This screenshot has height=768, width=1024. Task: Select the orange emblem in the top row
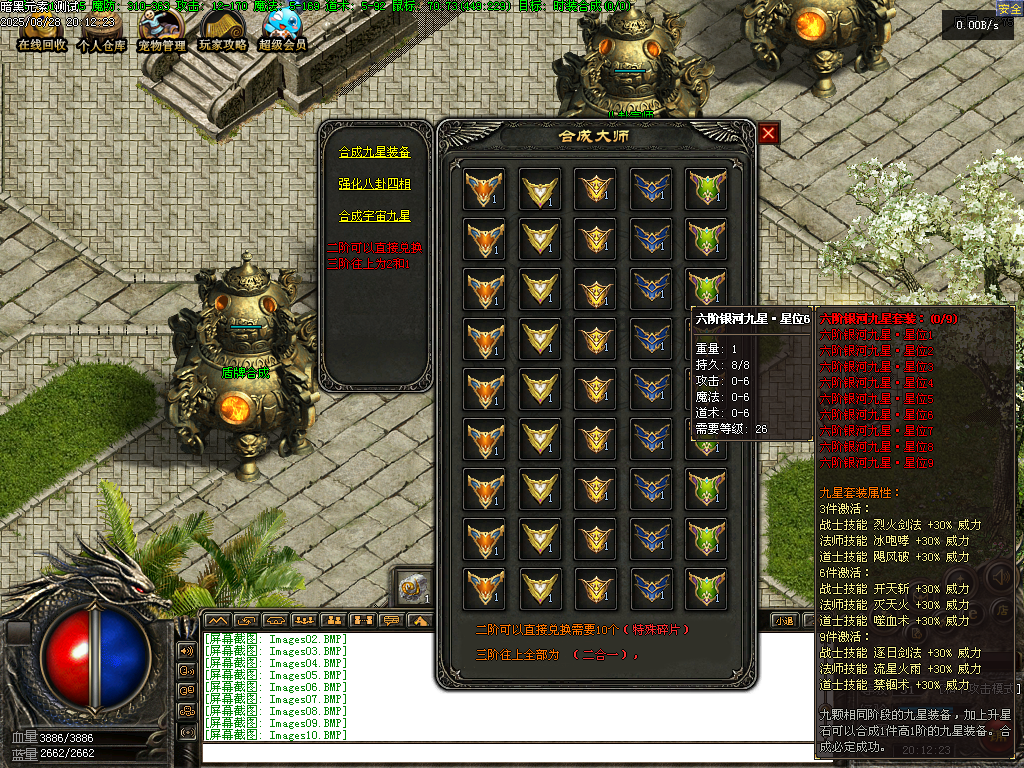tap(484, 188)
